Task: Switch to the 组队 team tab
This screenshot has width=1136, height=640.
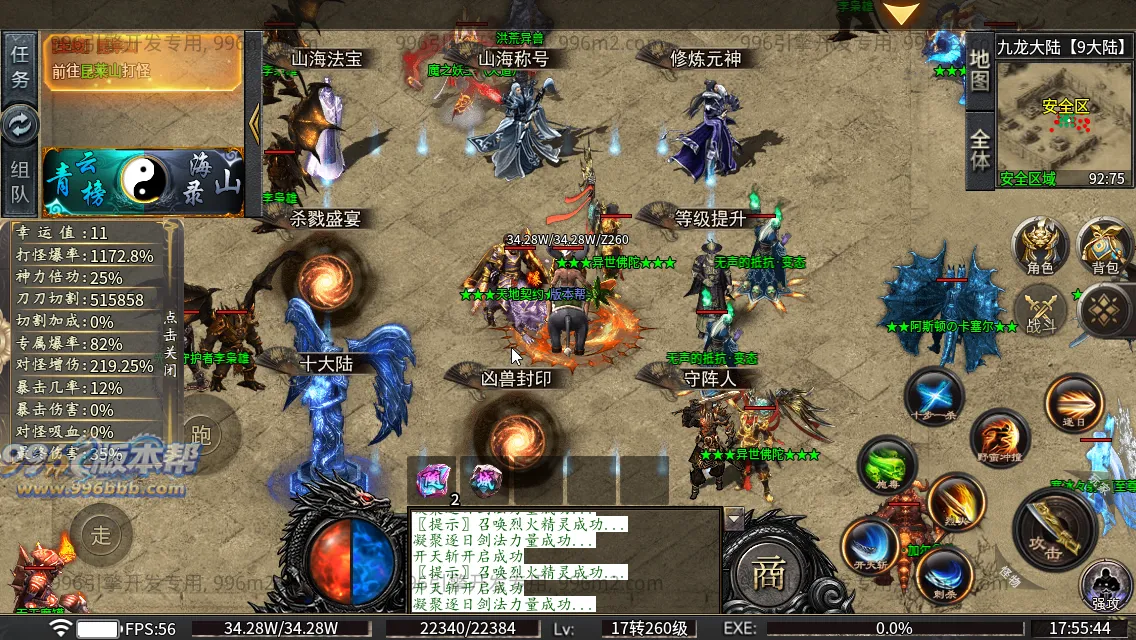Action: click(20, 182)
